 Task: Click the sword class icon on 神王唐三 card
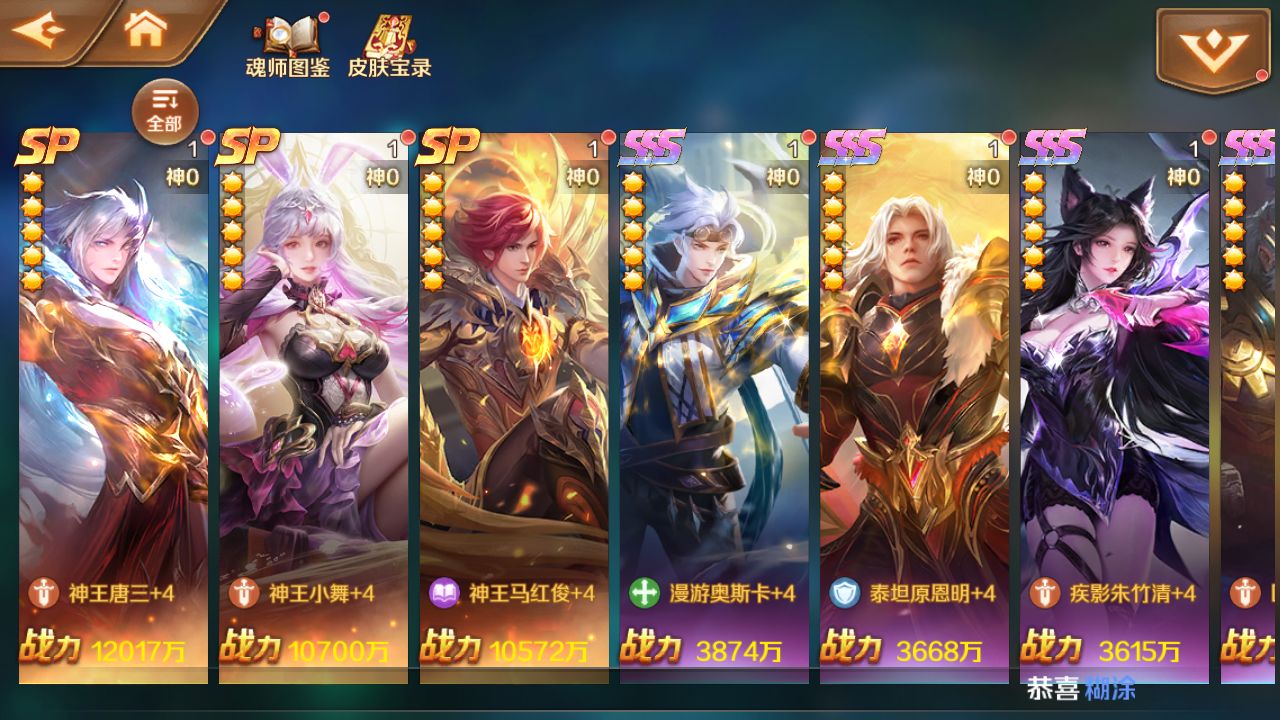coord(42,592)
